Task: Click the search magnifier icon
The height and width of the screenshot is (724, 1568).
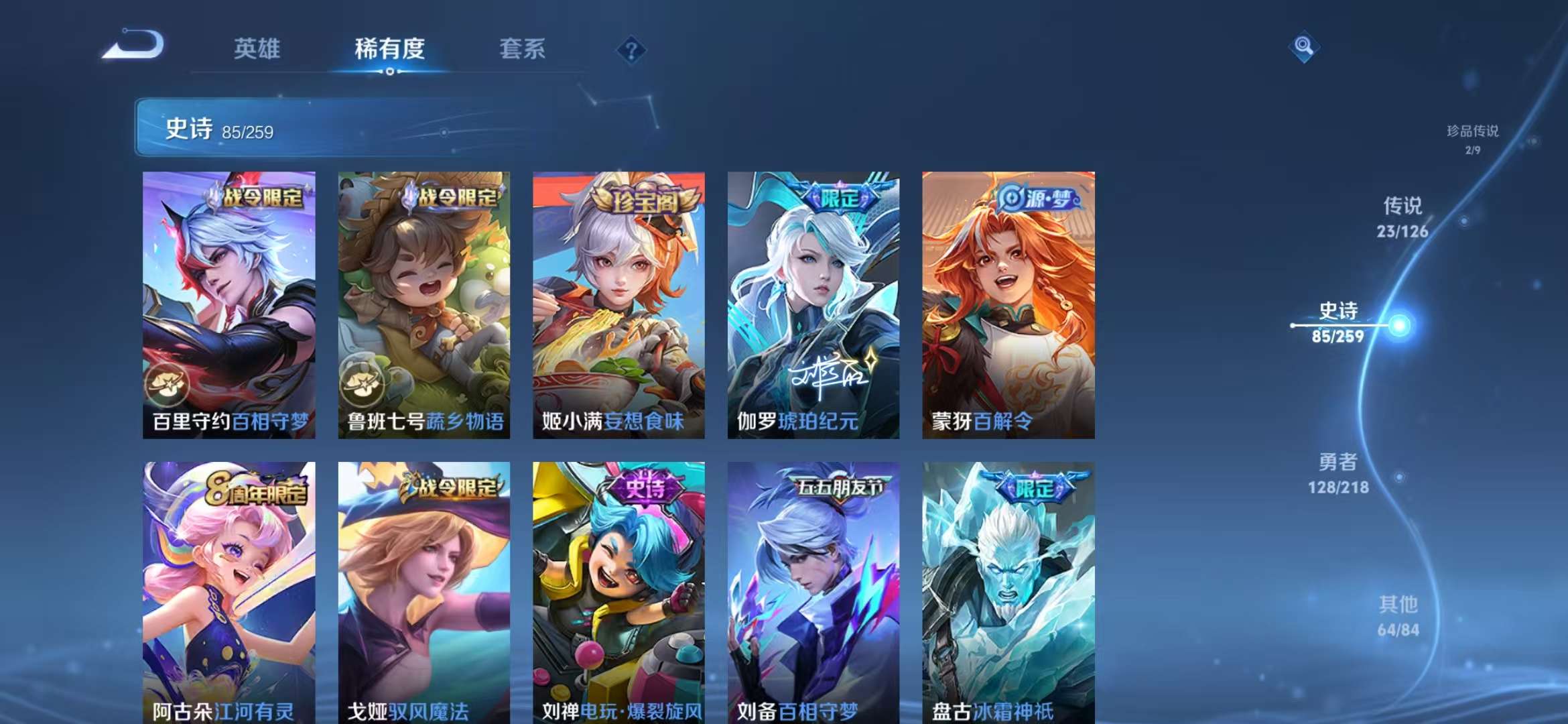Action: (1303, 48)
